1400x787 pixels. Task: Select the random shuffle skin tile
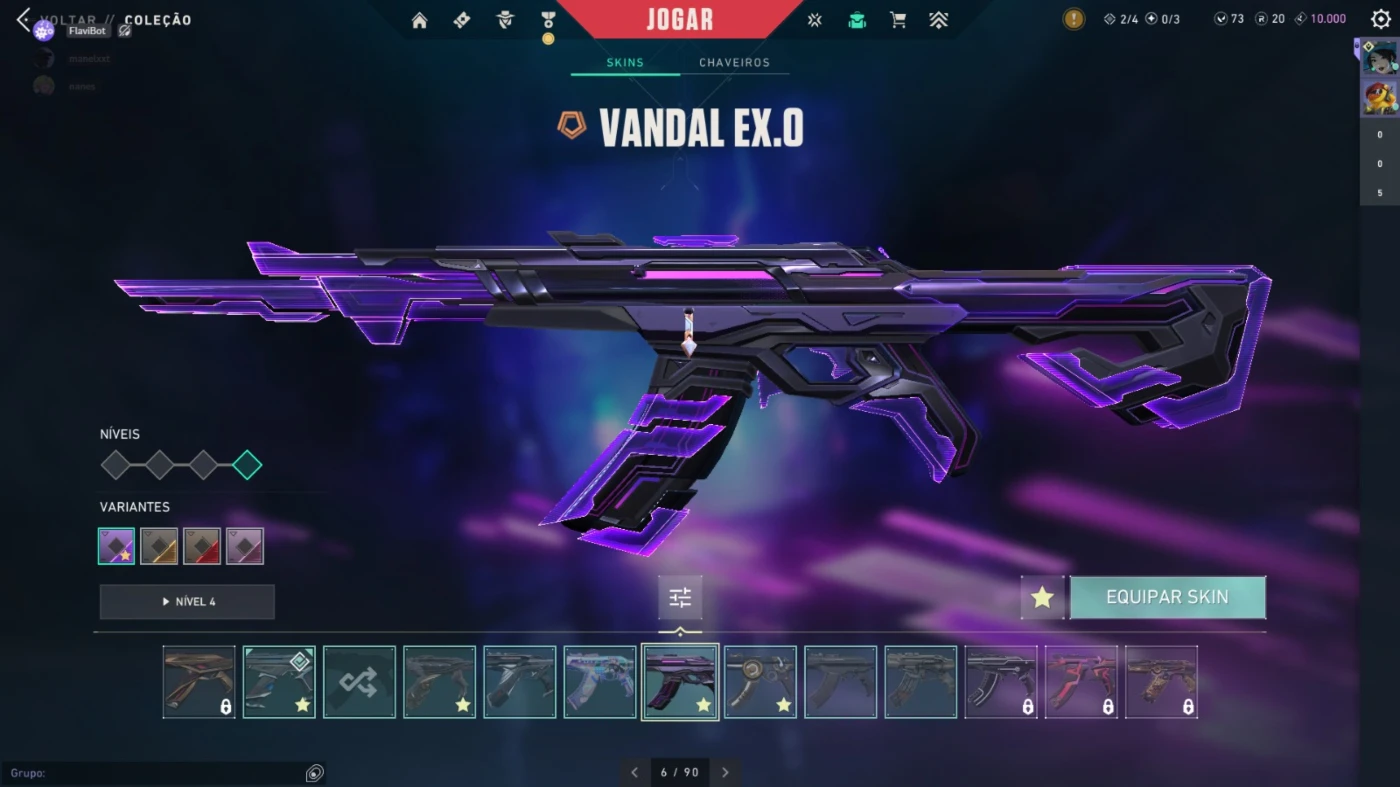point(359,682)
